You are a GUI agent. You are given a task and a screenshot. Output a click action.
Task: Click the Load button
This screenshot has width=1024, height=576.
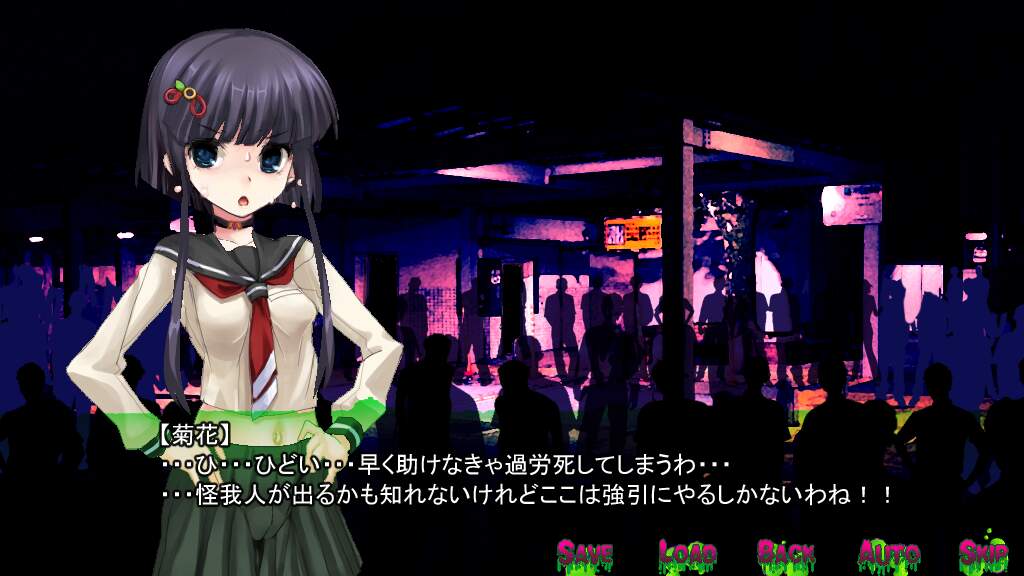[x=687, y=552]
